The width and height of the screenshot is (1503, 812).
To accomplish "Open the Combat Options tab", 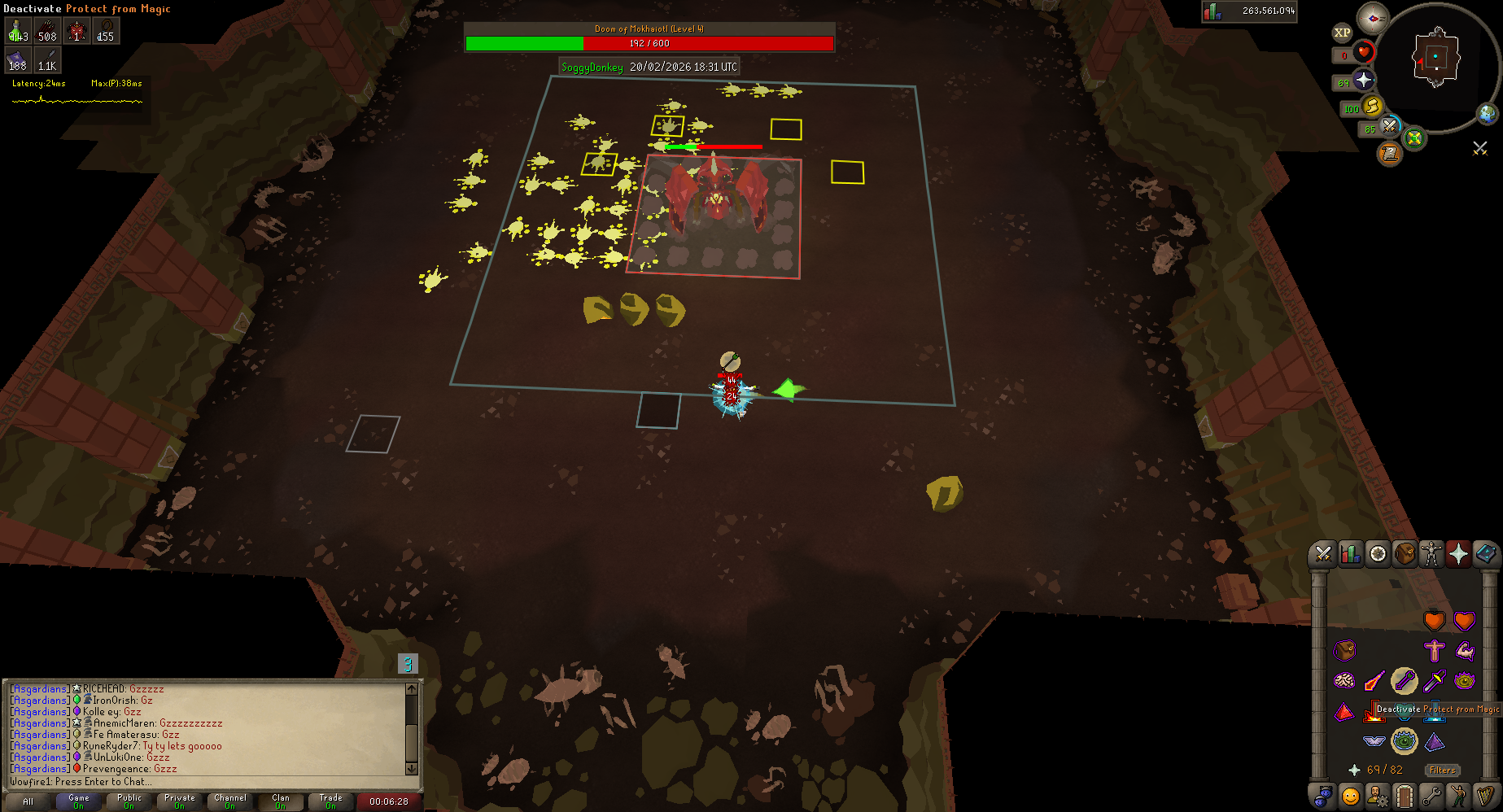I will tap(1323, 554).
